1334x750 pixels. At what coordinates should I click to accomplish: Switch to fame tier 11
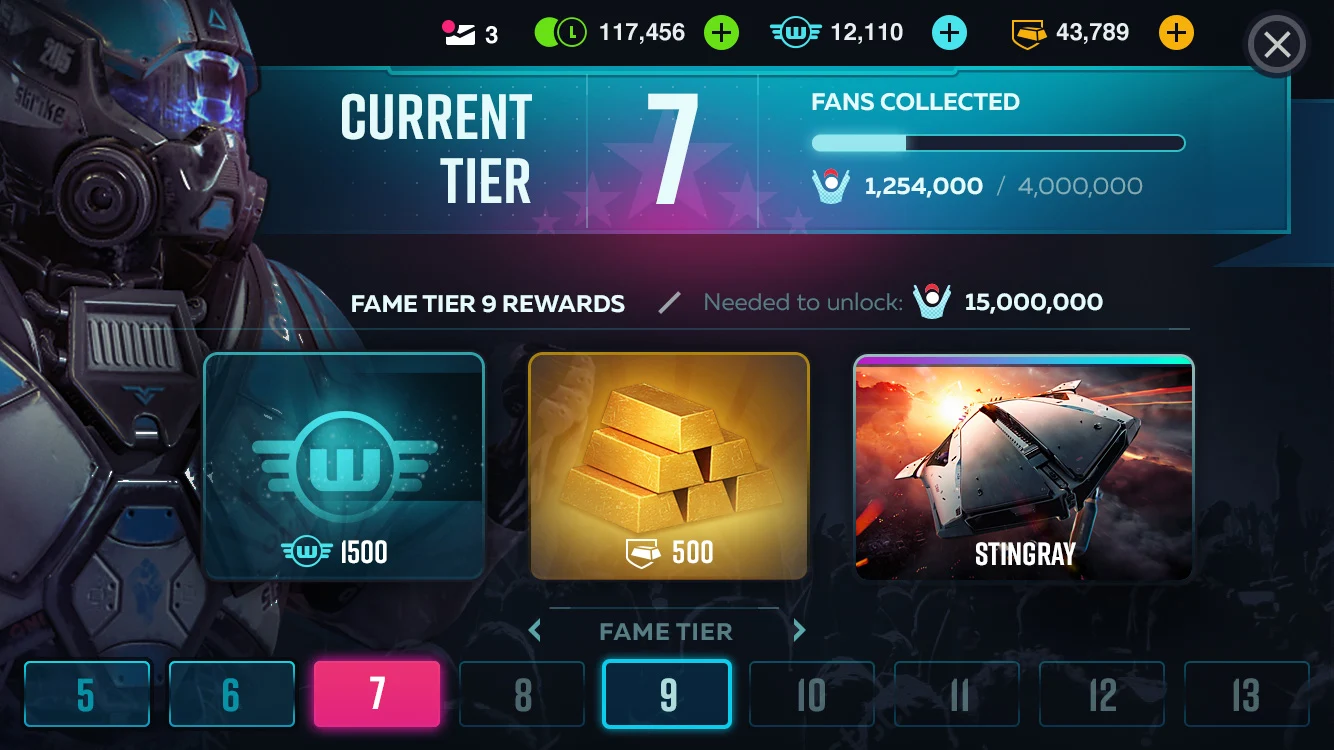coord(957,694)
